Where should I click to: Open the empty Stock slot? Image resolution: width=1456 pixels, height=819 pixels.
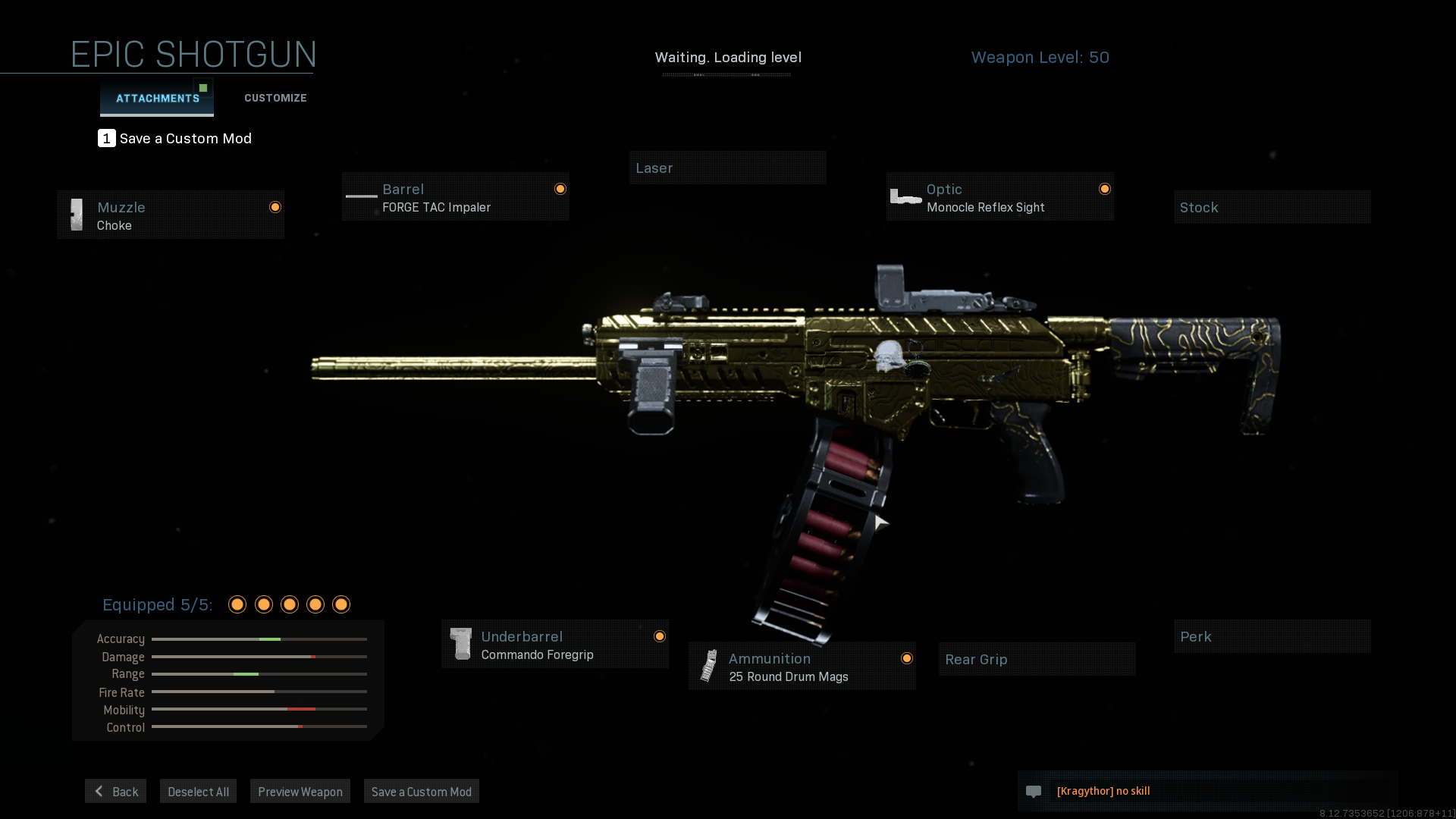coord(1272,208)
